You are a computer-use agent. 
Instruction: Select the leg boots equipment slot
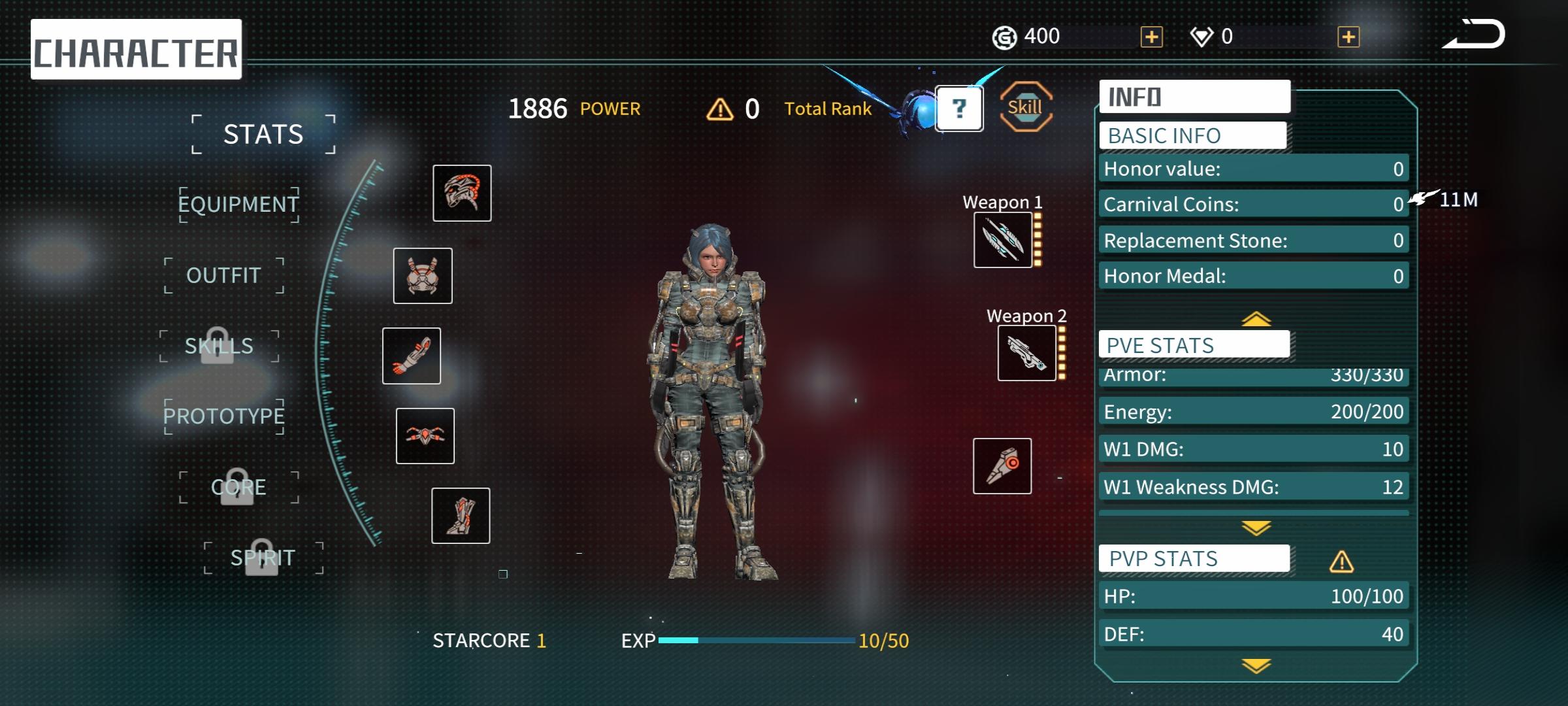pos(461,516)
